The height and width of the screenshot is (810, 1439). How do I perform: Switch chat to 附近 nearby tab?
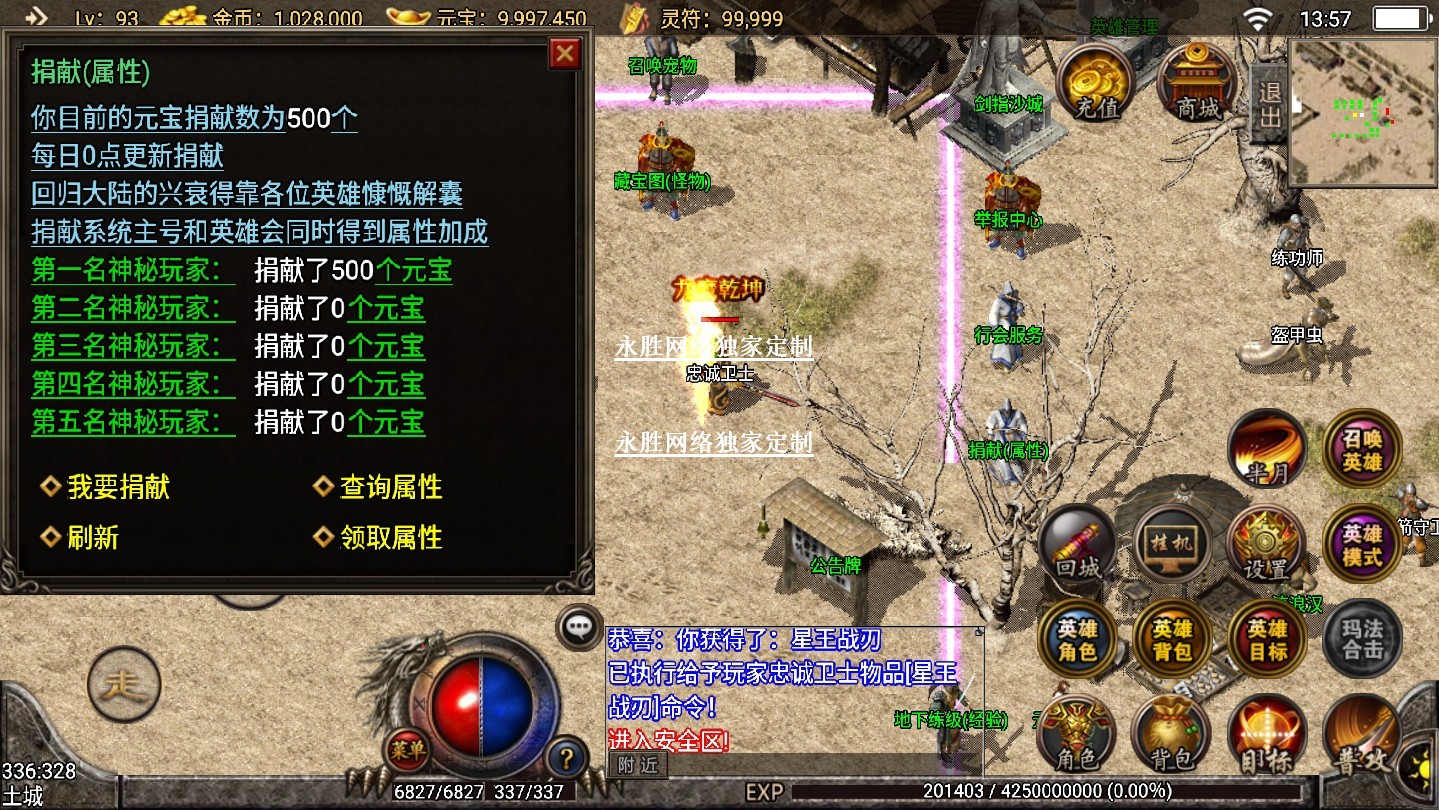pyautogui.click(x=638, y=765)
